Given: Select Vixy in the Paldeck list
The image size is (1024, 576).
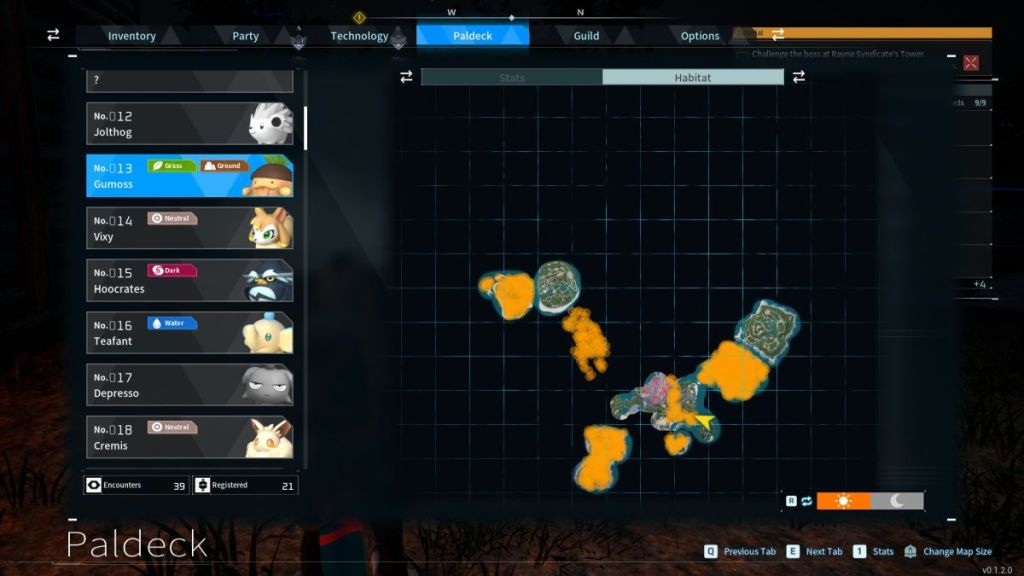Looking at the screenshot, I should coord(189,228).
